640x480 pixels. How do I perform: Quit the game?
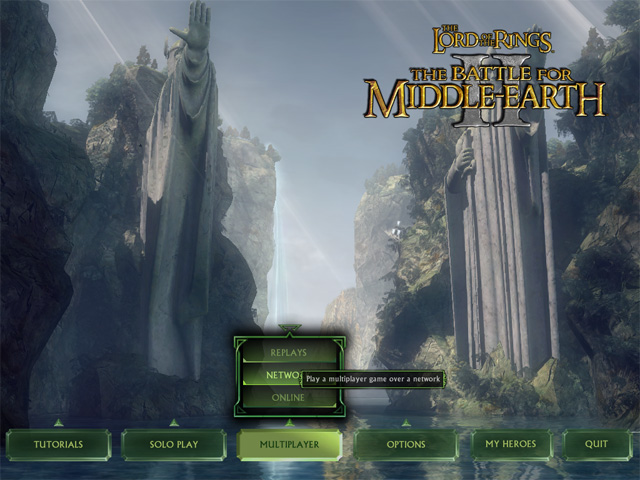coord(597,444)
